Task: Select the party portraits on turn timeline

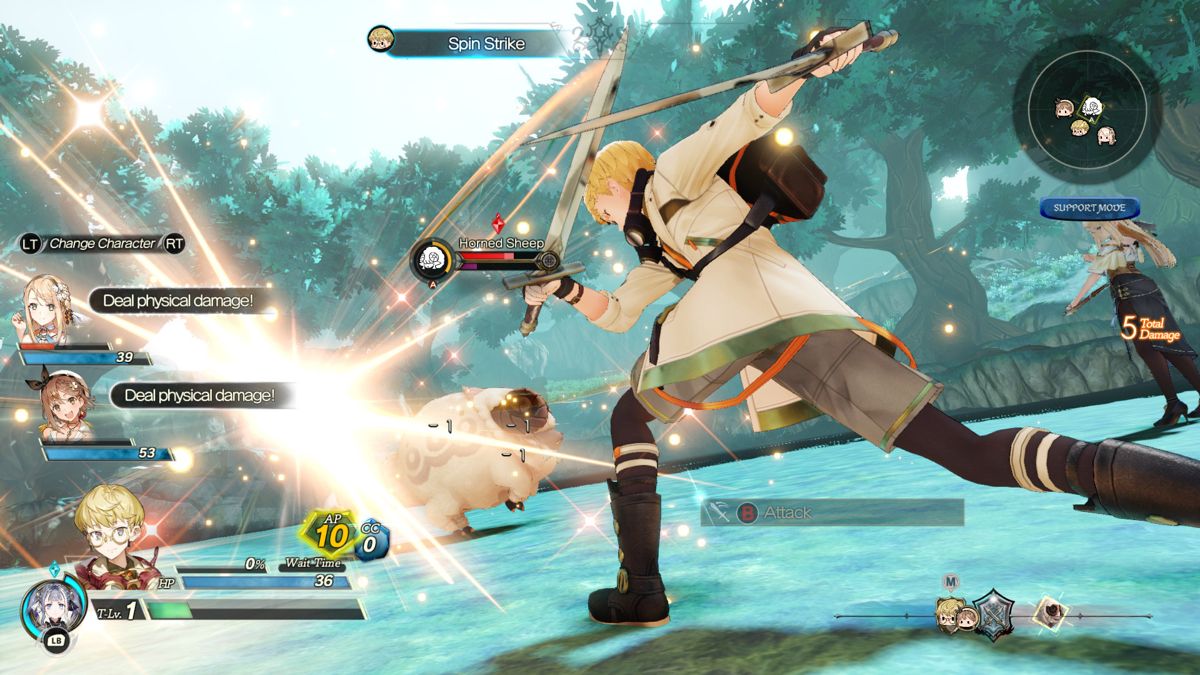Action: 957,615
